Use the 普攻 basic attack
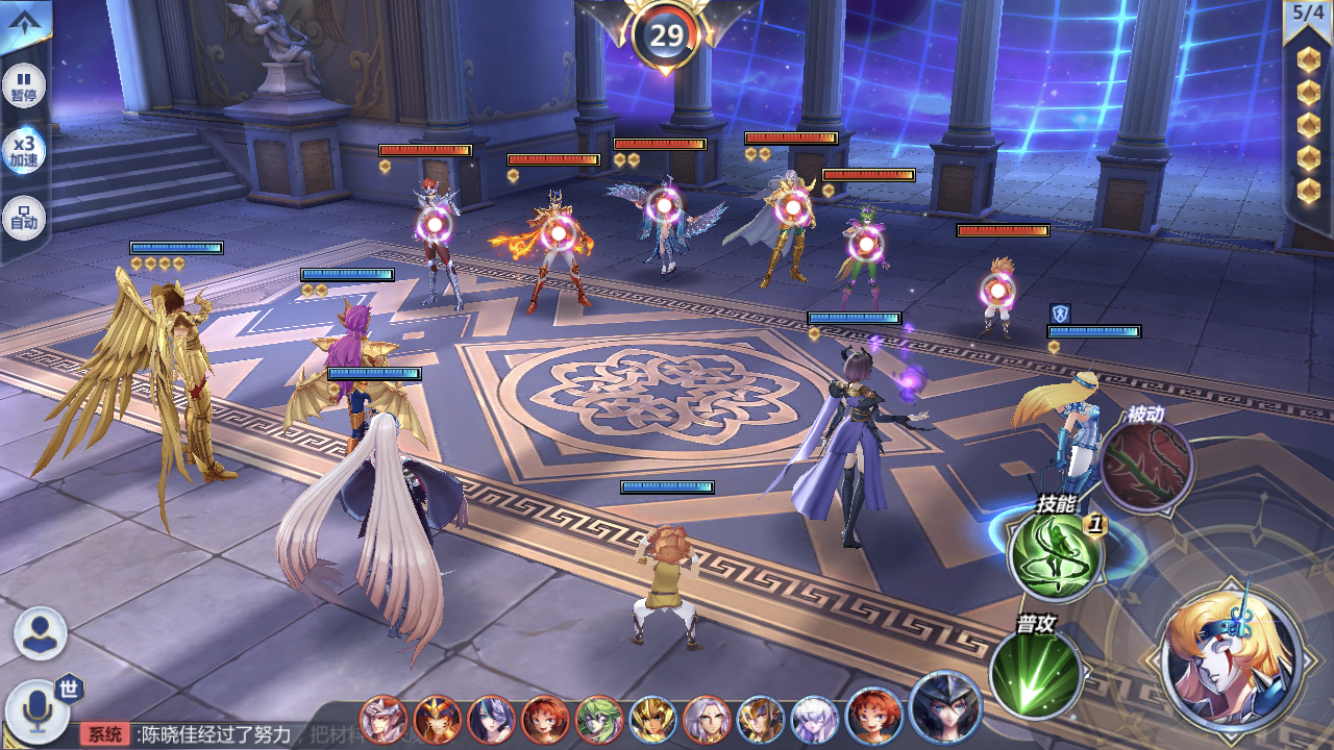This screenshot has height=750, width=1334. 1035,671
